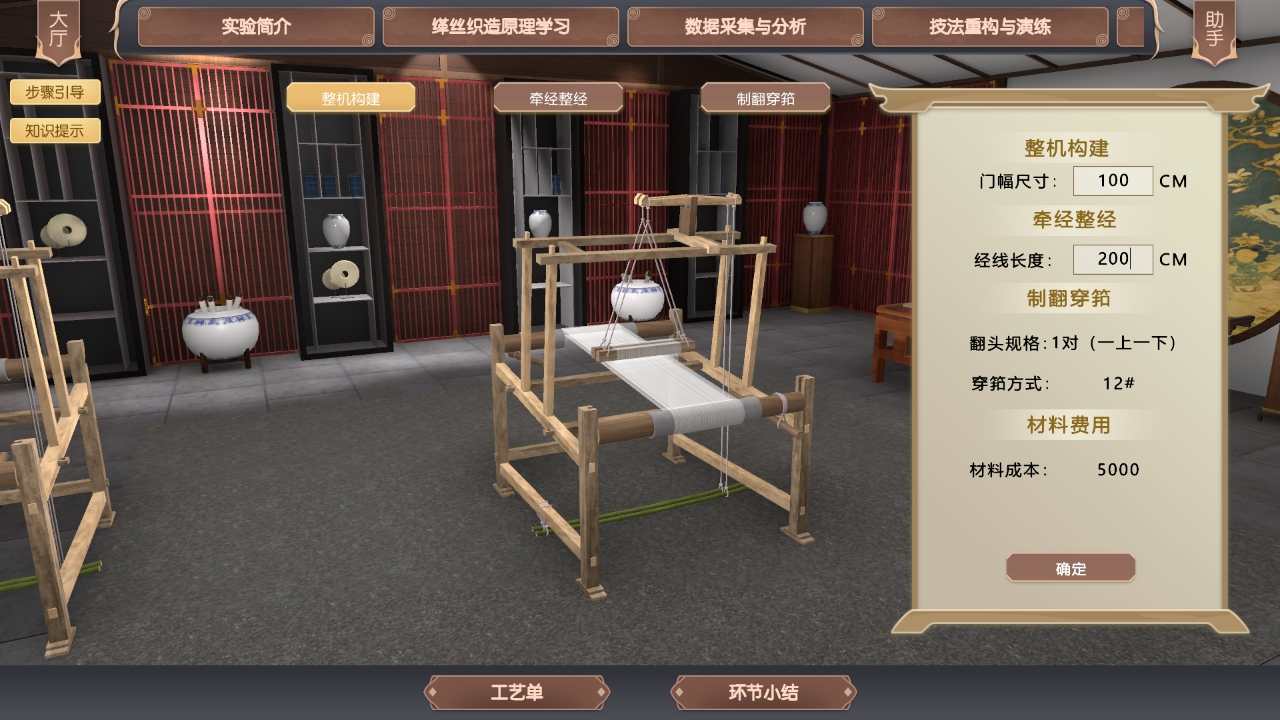Select the 整机构建 step button
Viewport: 1280px width, 720px height.
(x=350, y=98)
